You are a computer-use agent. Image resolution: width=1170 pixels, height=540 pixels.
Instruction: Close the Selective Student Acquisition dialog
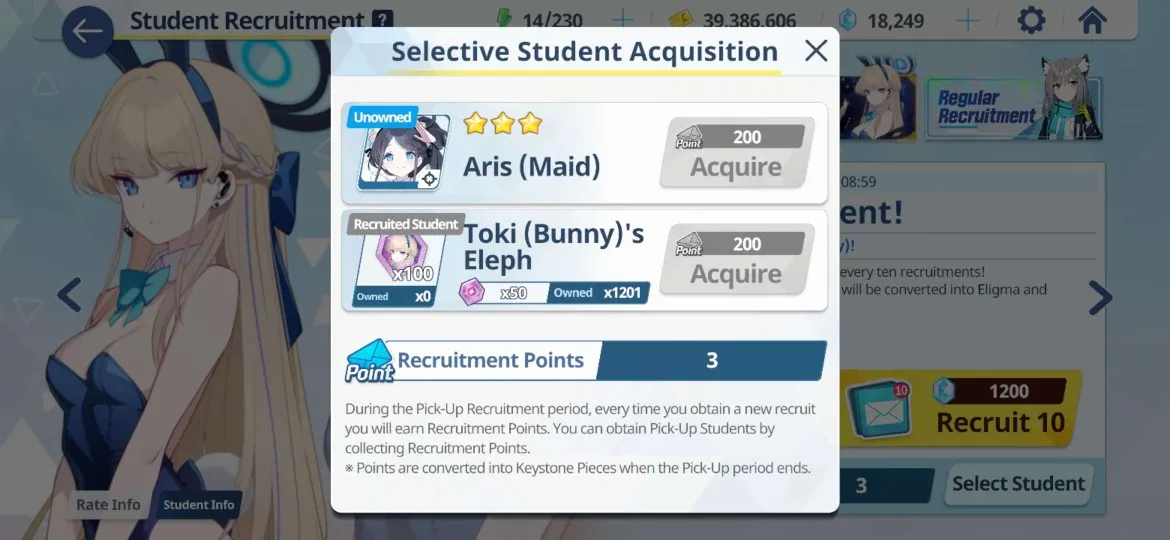click(x=816, y=51)
